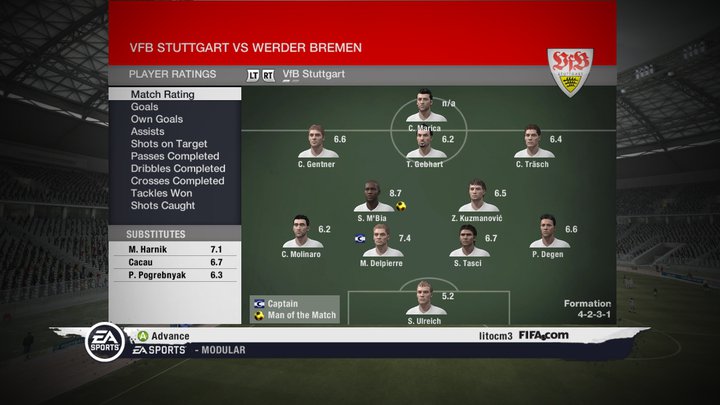Viewport: 720px width, 405px height.
Task: View Passes Completed ratings
Action: [x=175, y=156]
